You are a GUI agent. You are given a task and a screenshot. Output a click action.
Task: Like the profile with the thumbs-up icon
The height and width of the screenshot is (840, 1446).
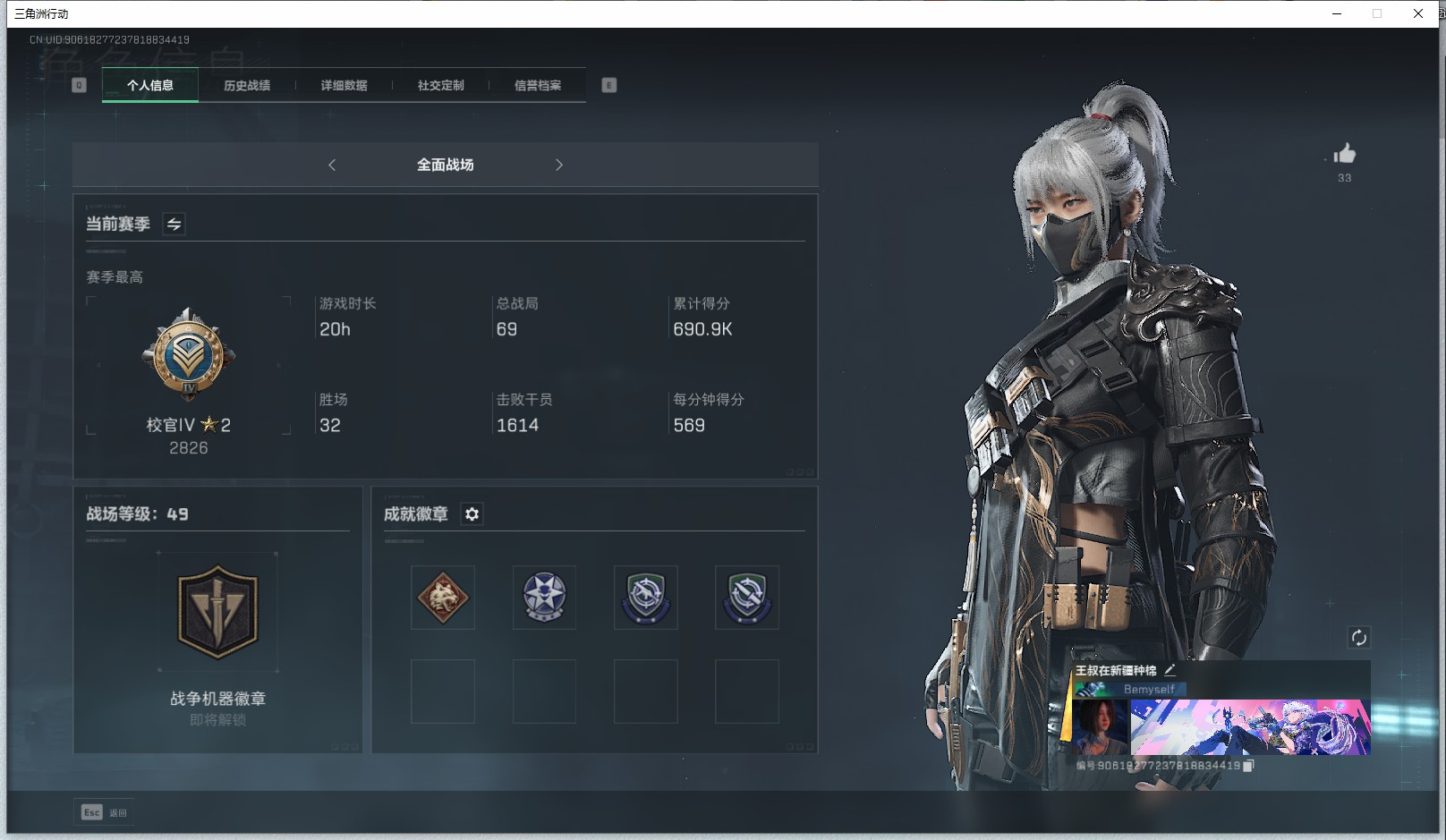point(1344,154)
